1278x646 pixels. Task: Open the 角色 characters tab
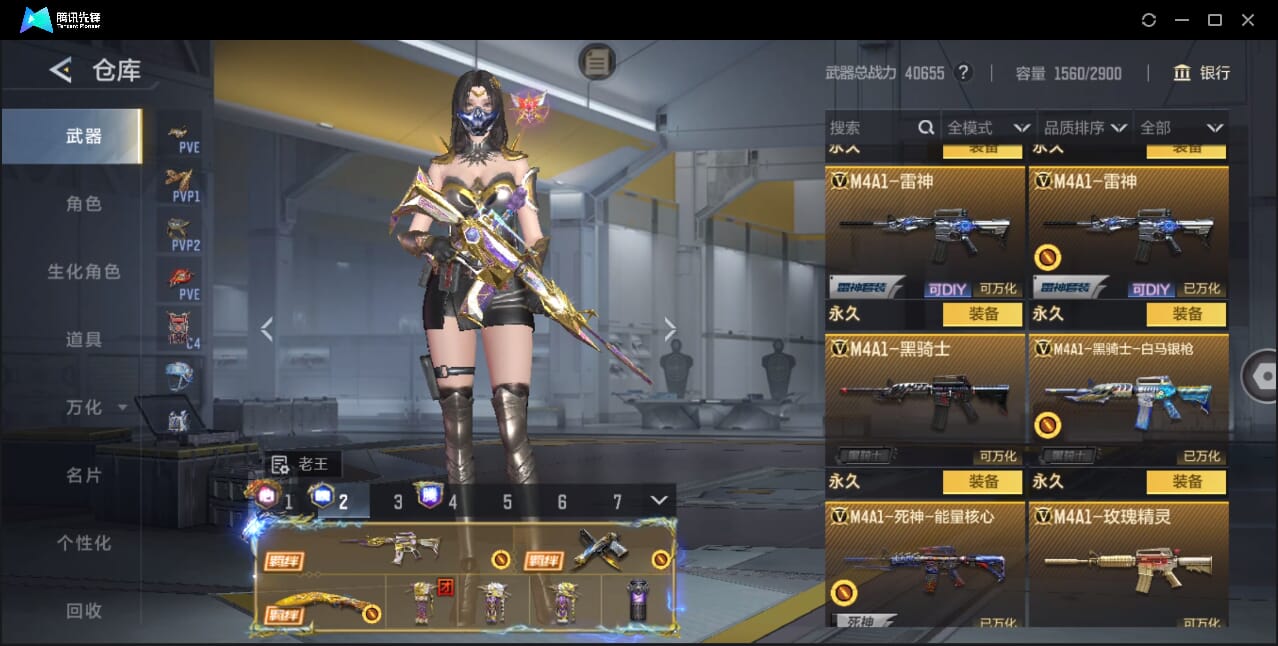click(83, 204)
